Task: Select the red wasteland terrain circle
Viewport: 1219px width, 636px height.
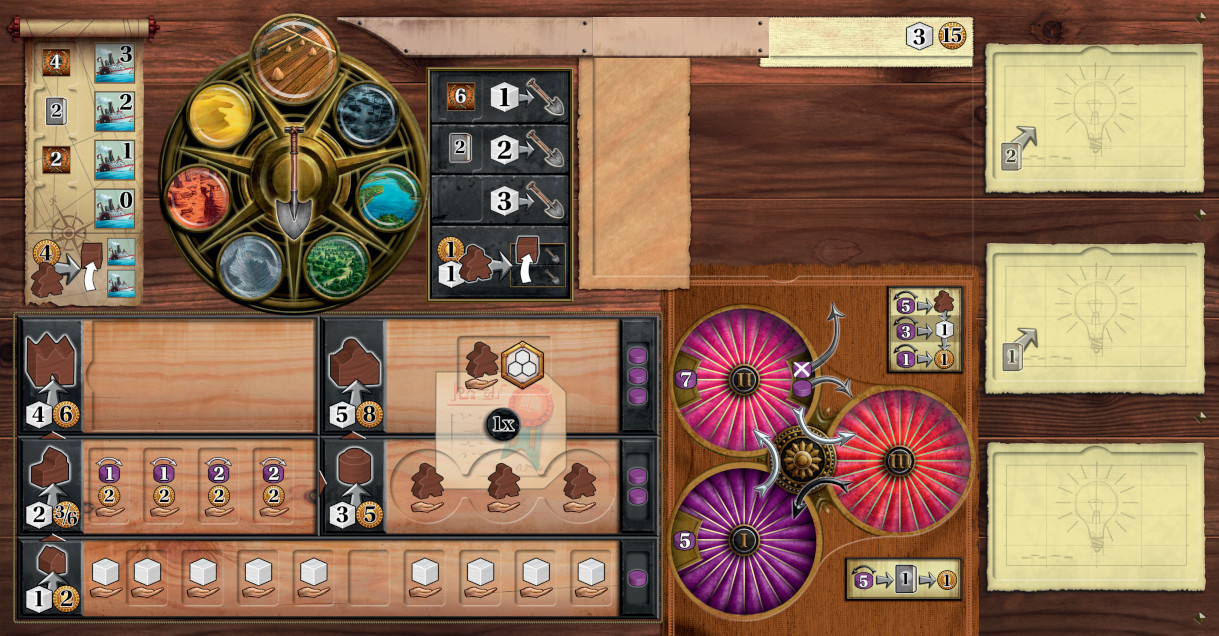Action: [196, 198]
